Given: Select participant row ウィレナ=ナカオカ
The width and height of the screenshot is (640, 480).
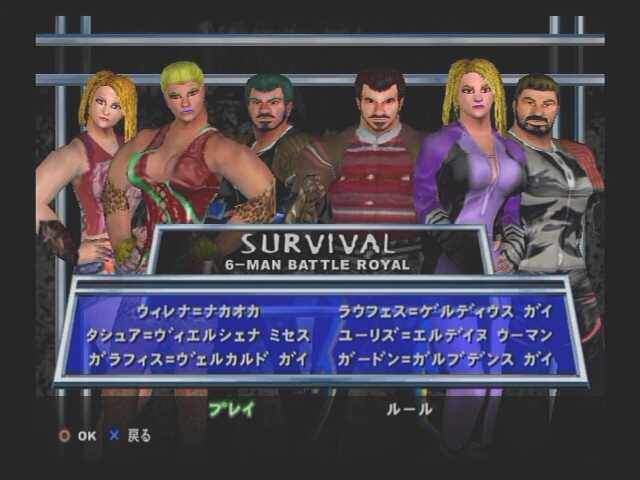Looking at the screenshot, I should click(x=199, y=311).
